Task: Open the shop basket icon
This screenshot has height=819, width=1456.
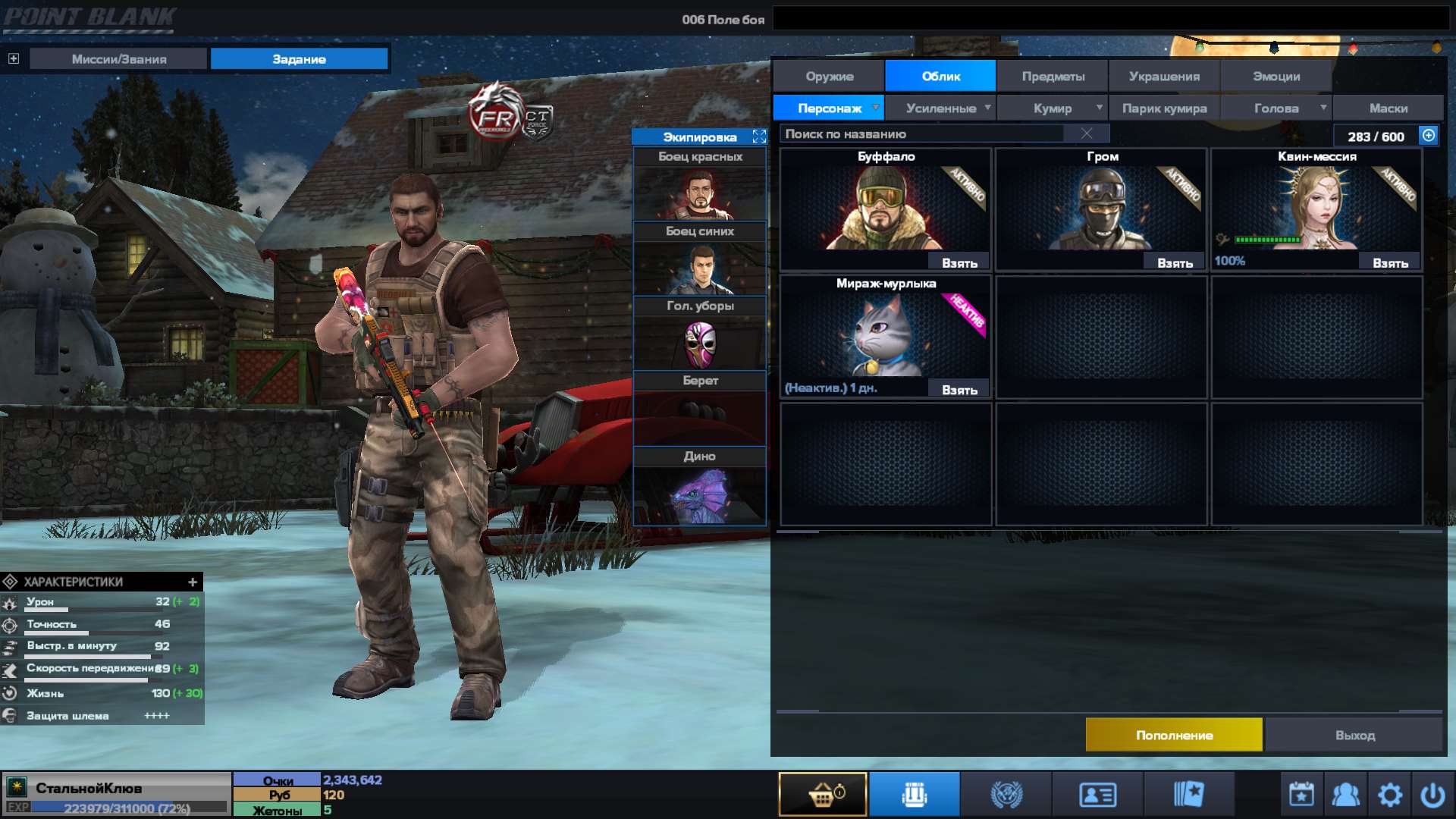Action: (x=821, y=793)
